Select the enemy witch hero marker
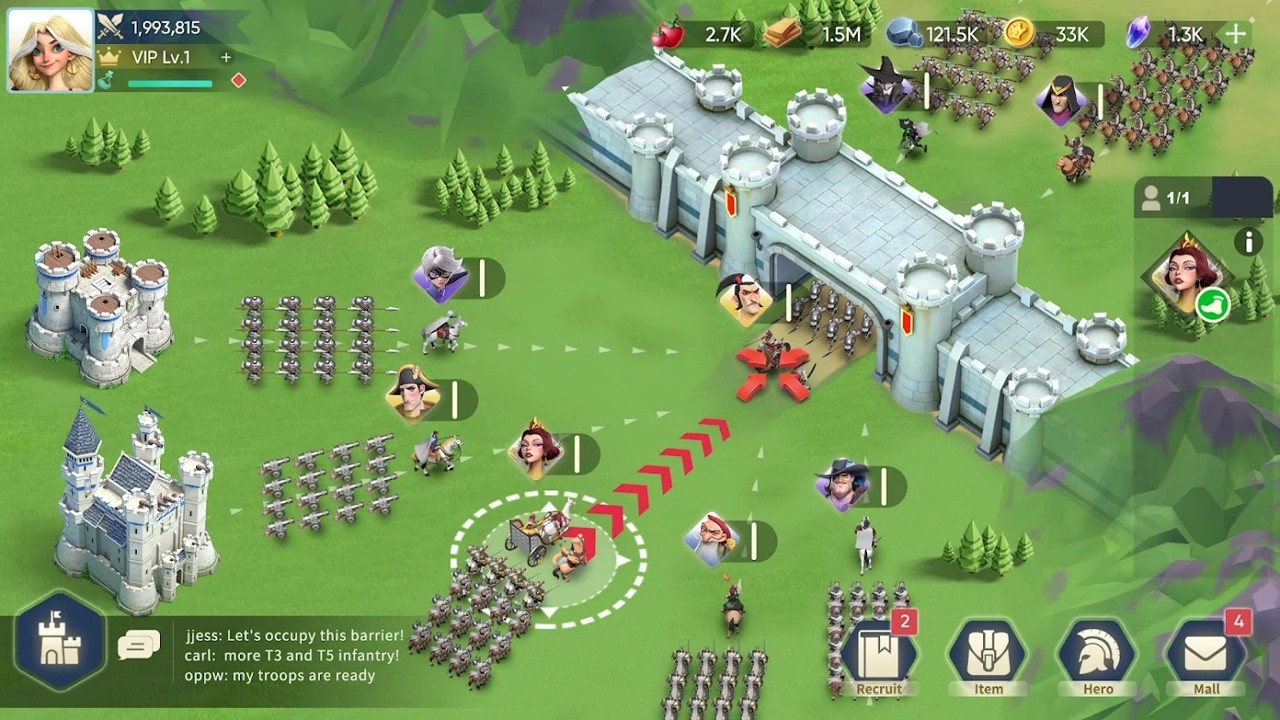The image size is (1280, 720). click(x=884, y=87)
